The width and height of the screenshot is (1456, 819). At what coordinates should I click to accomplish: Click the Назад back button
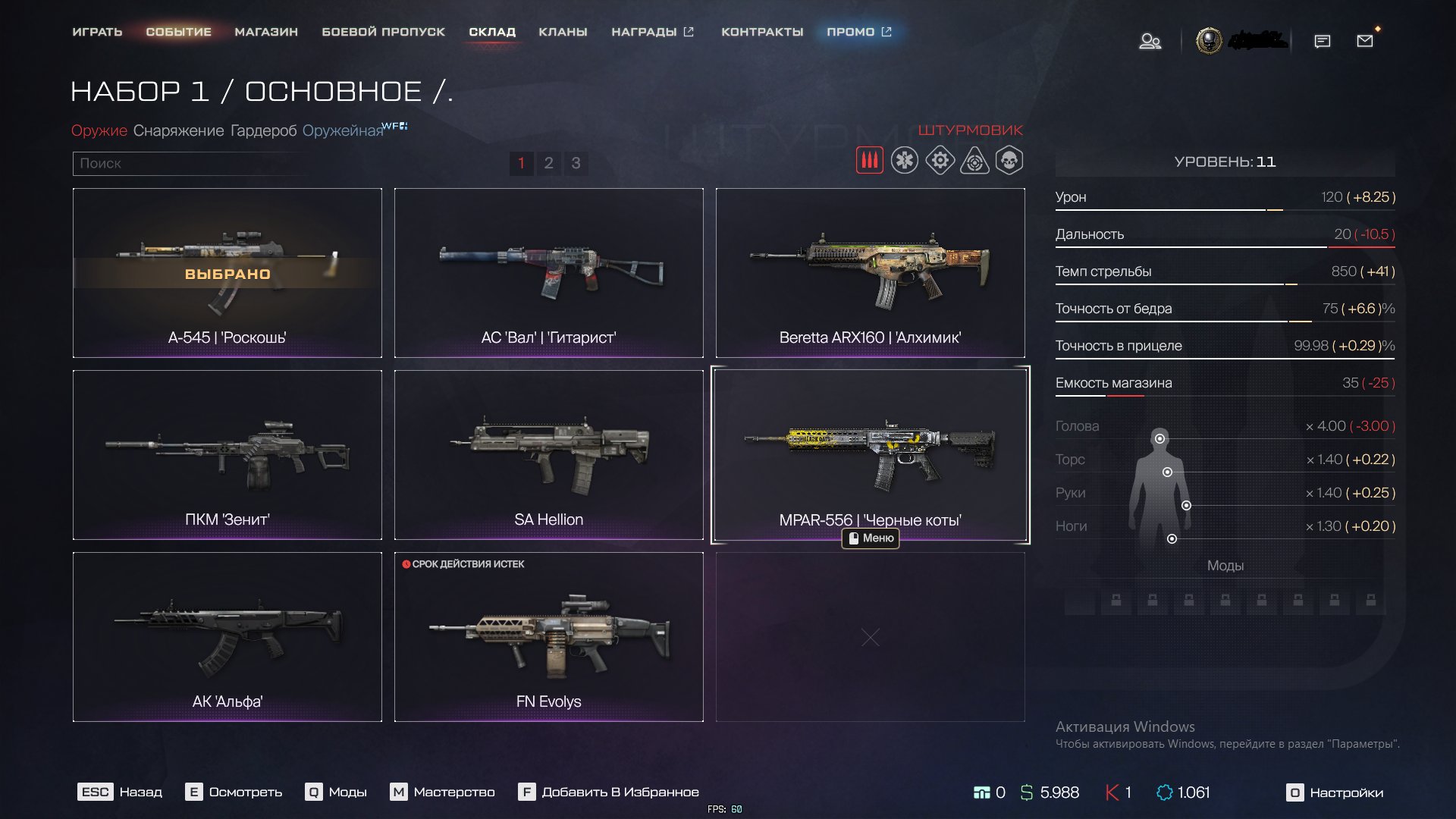pos(120,792)
